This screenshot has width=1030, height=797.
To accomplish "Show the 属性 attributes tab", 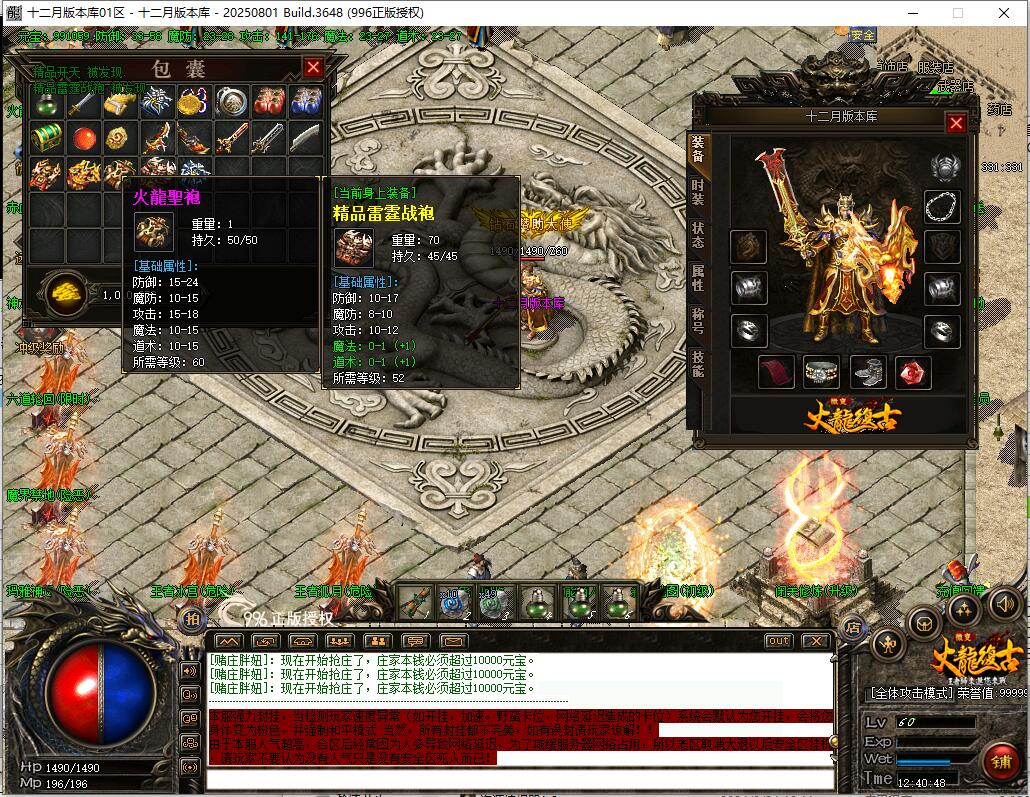I will 697,278.
